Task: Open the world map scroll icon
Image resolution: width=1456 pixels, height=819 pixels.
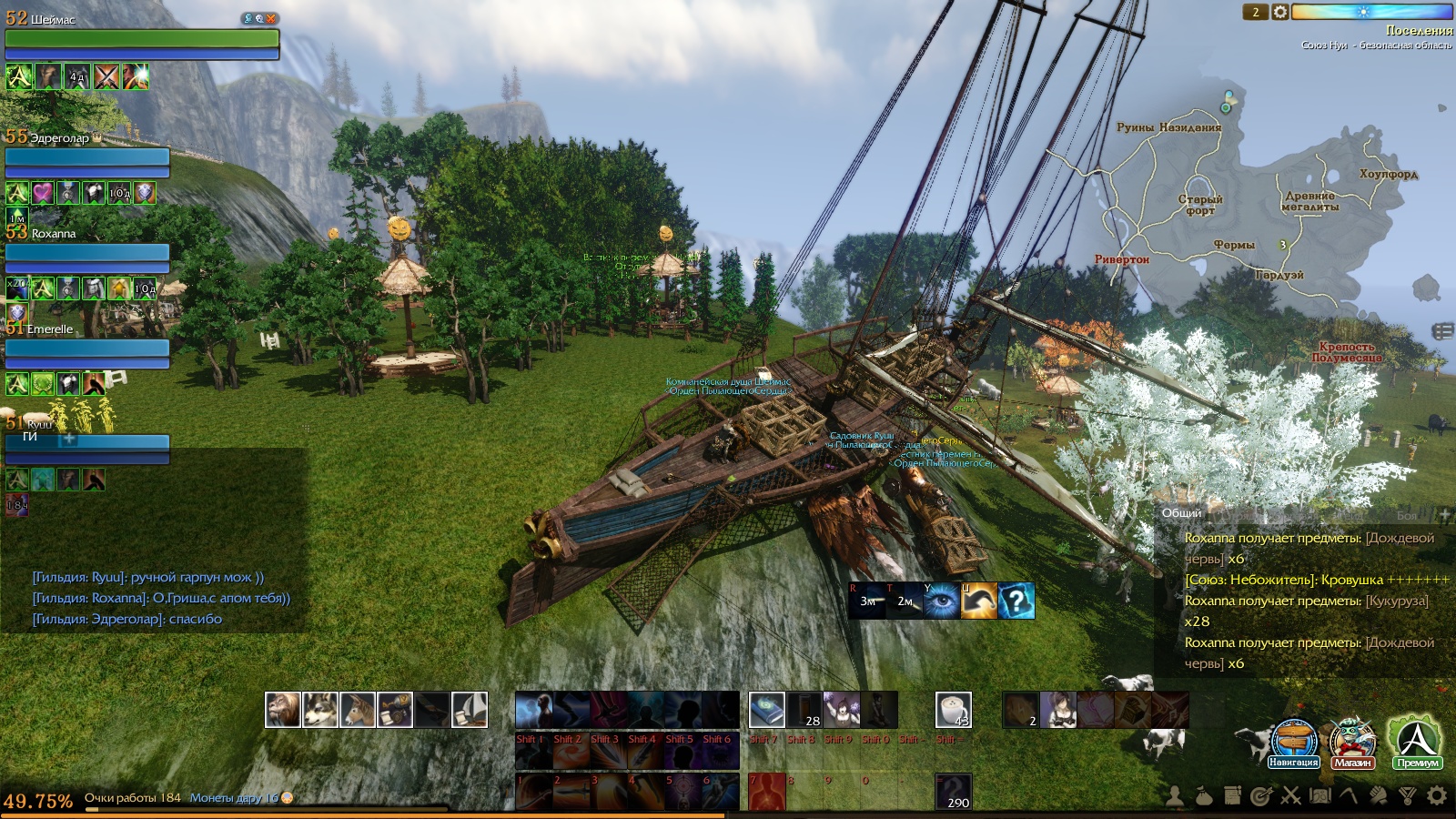Action: 1319,796
